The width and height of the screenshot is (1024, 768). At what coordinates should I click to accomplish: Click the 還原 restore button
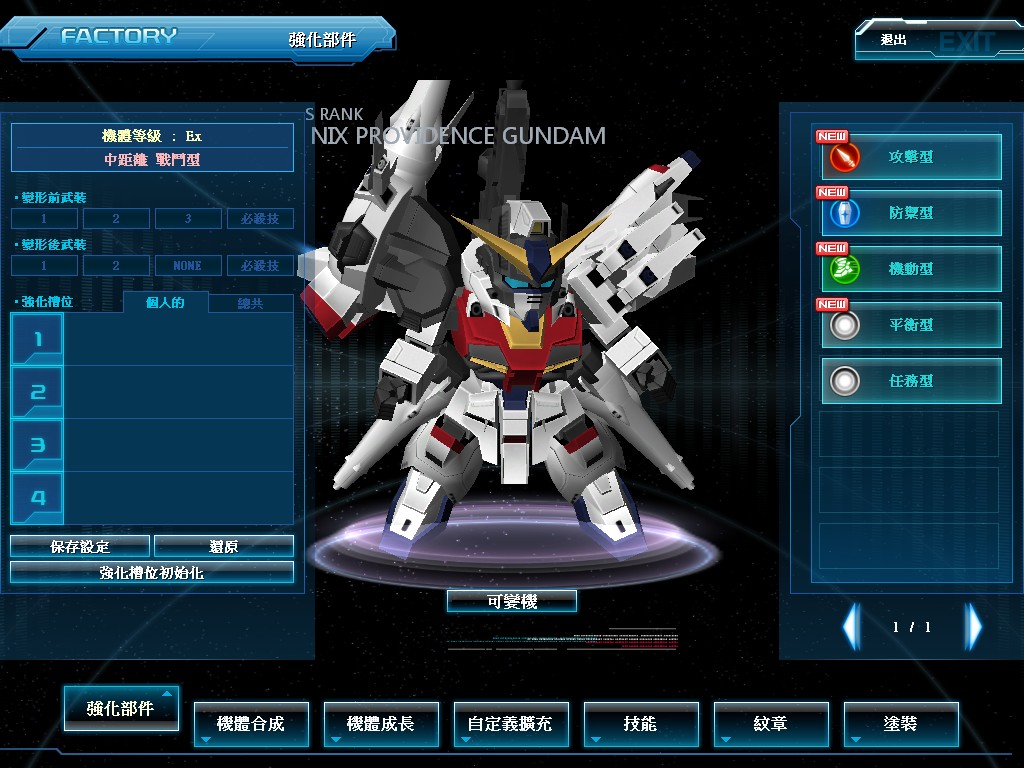pos(224,546)
